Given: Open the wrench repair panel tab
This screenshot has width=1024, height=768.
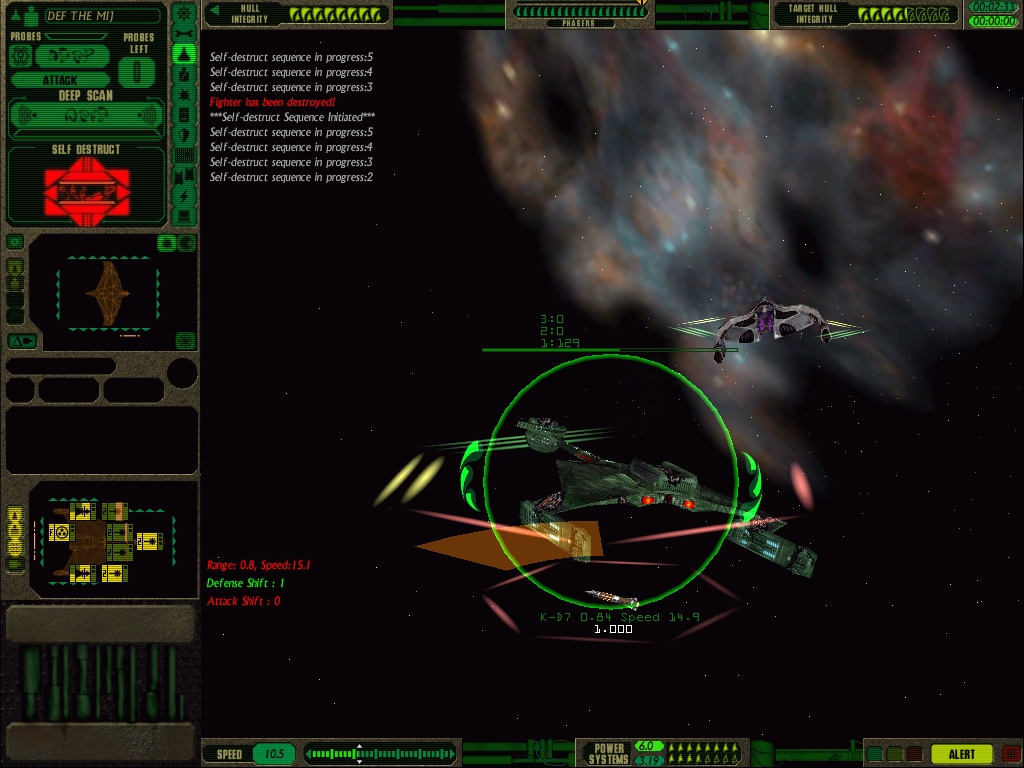Looking at the screenshot, I should [184, 34].
